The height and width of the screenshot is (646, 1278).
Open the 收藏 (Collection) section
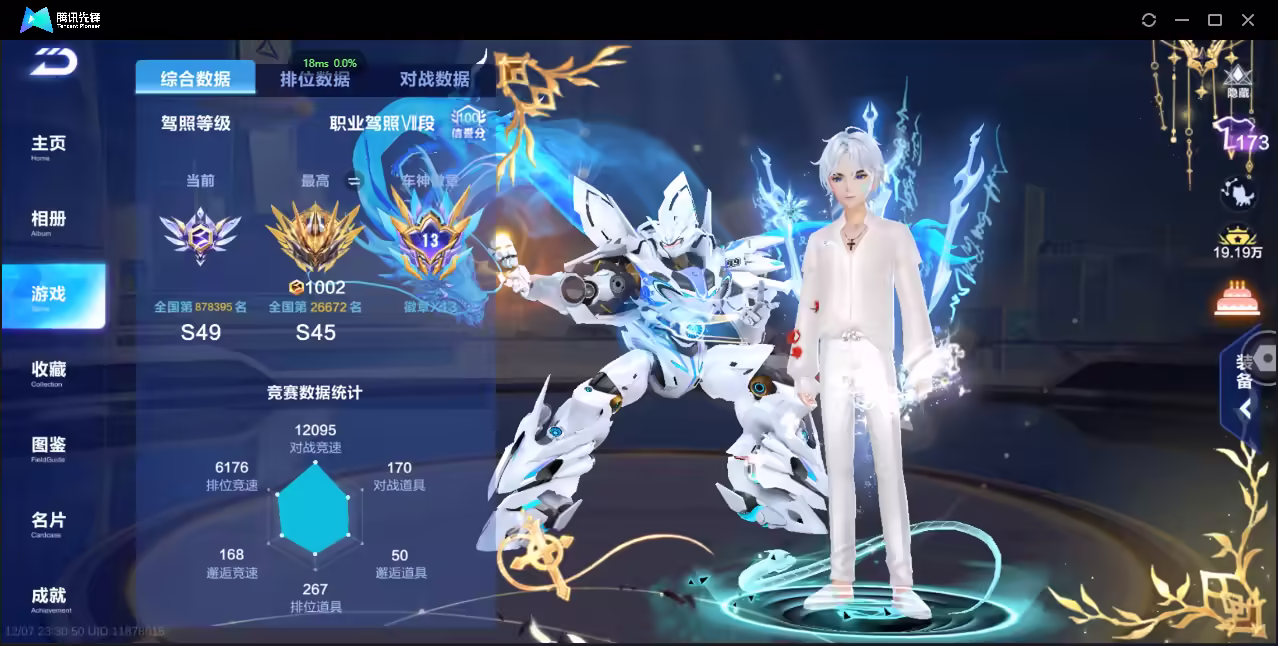click(x=48, y=372)
